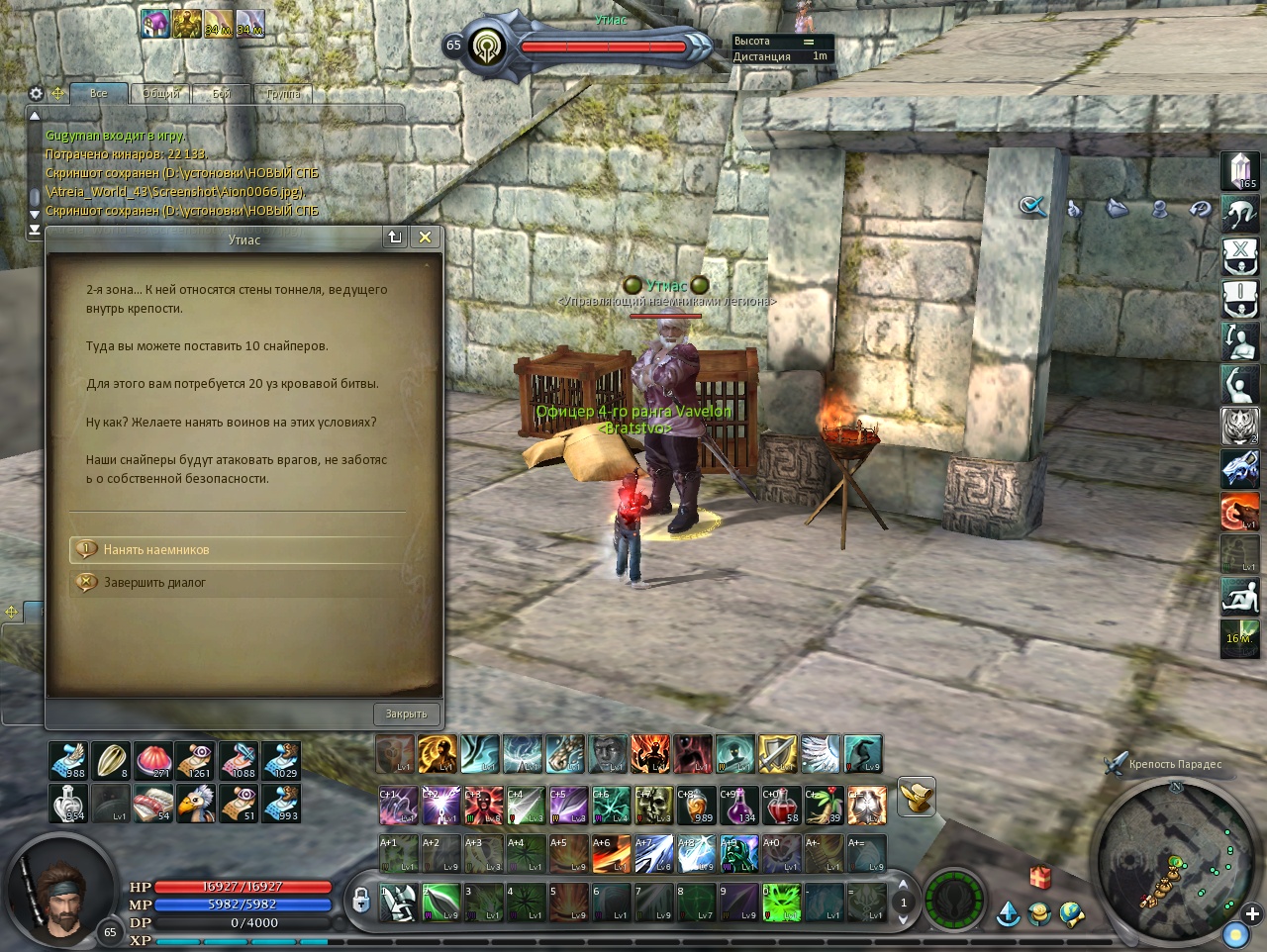Viewport: 1267px width, 952px height.
Task: Click the 'Закрыть' button in the dialog
Action: point(406,714)
